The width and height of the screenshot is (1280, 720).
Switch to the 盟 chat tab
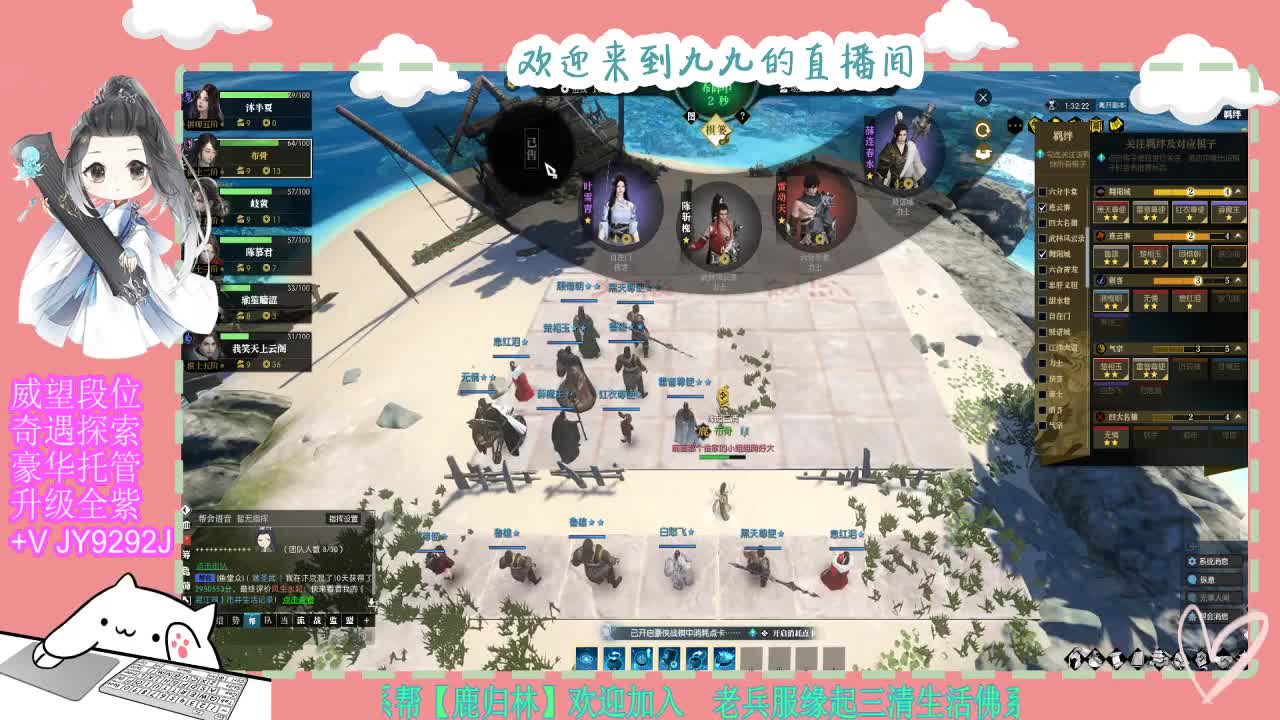(350, 621)
